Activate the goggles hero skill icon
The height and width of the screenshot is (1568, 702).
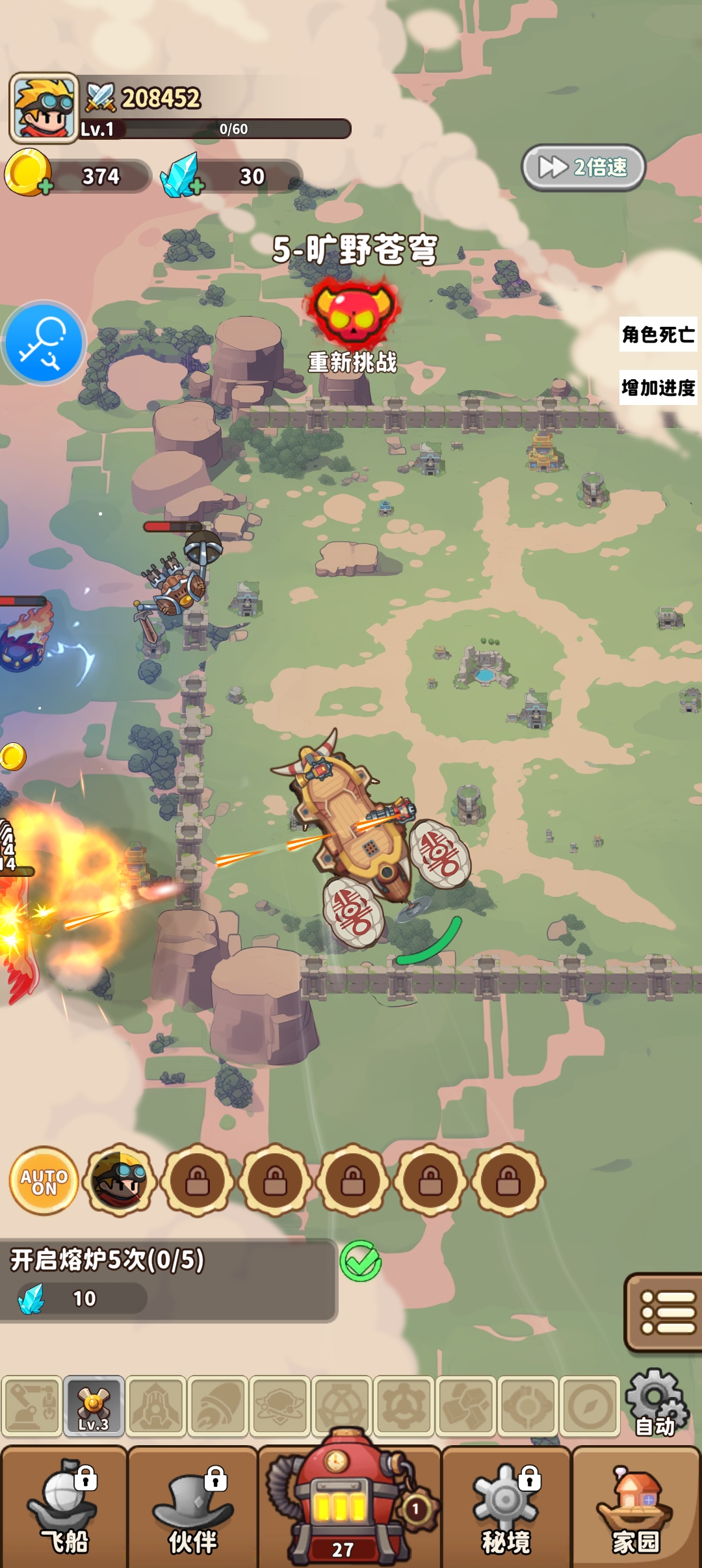click(120, 1181)
